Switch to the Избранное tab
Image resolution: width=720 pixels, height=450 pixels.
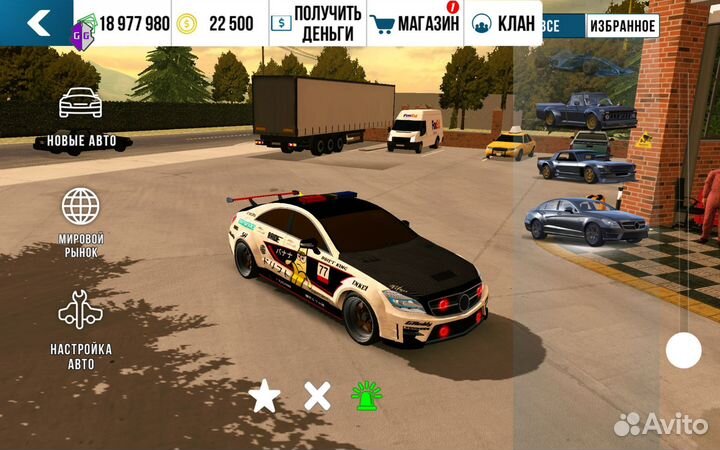[622, 25]
